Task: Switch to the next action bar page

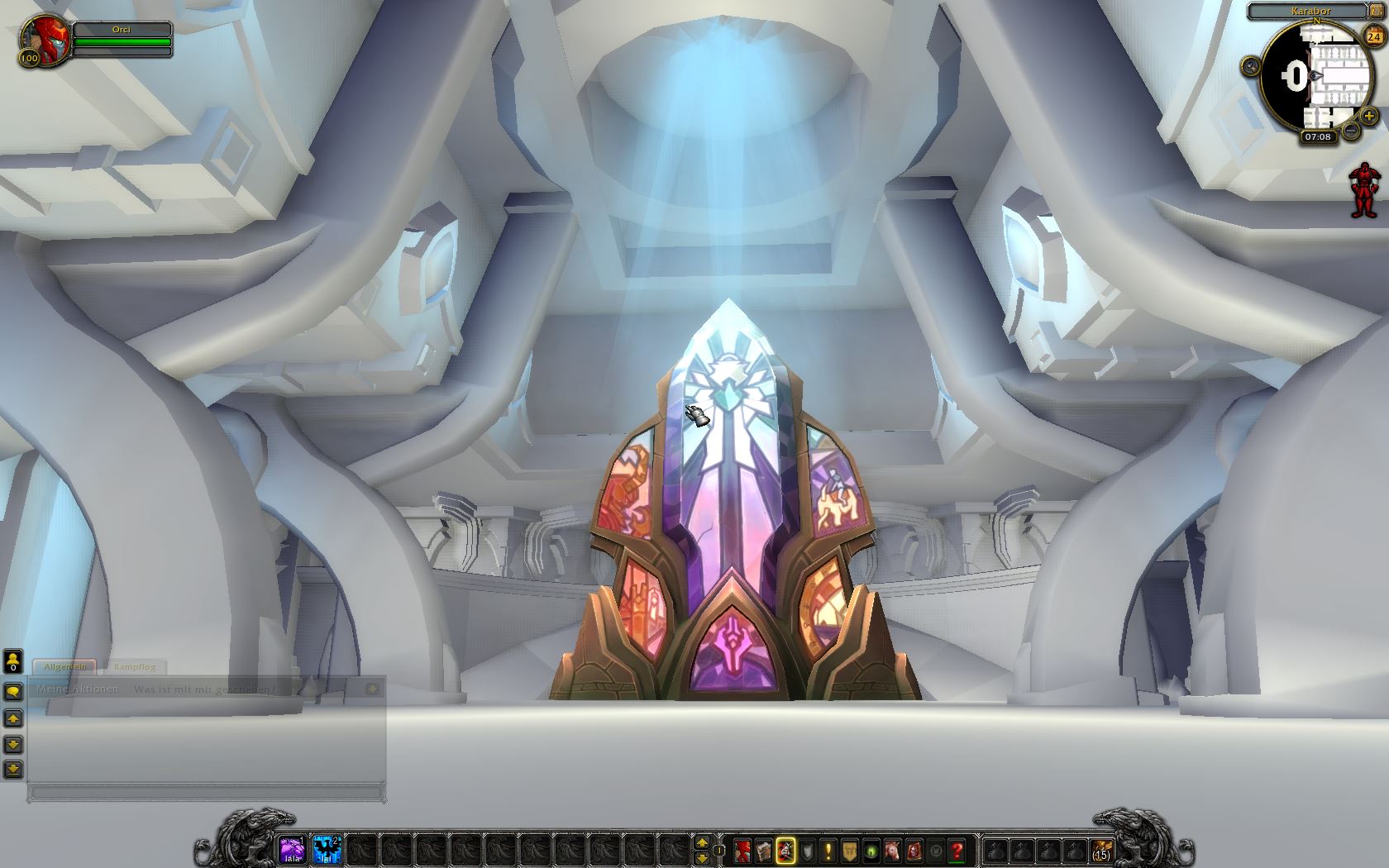Action: (x=702, y=842)
